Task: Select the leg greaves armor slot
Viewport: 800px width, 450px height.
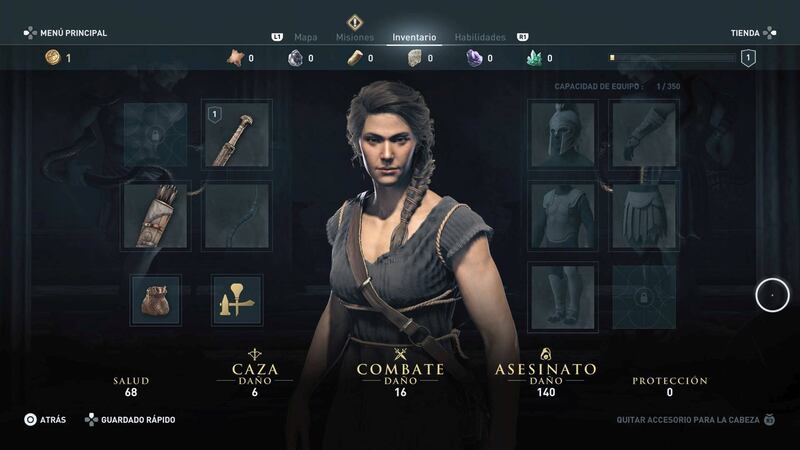Action: point(563,297)
